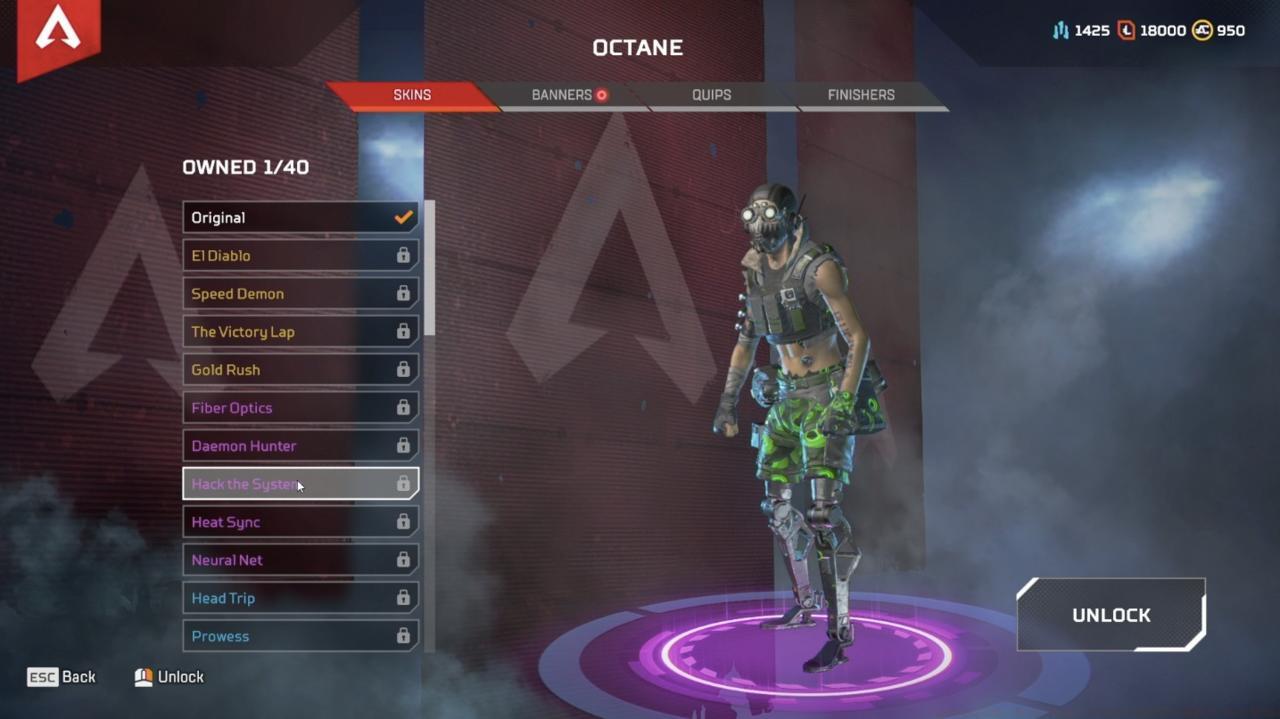
Task: Click the large Unlock button
Action: [1111, 615]
